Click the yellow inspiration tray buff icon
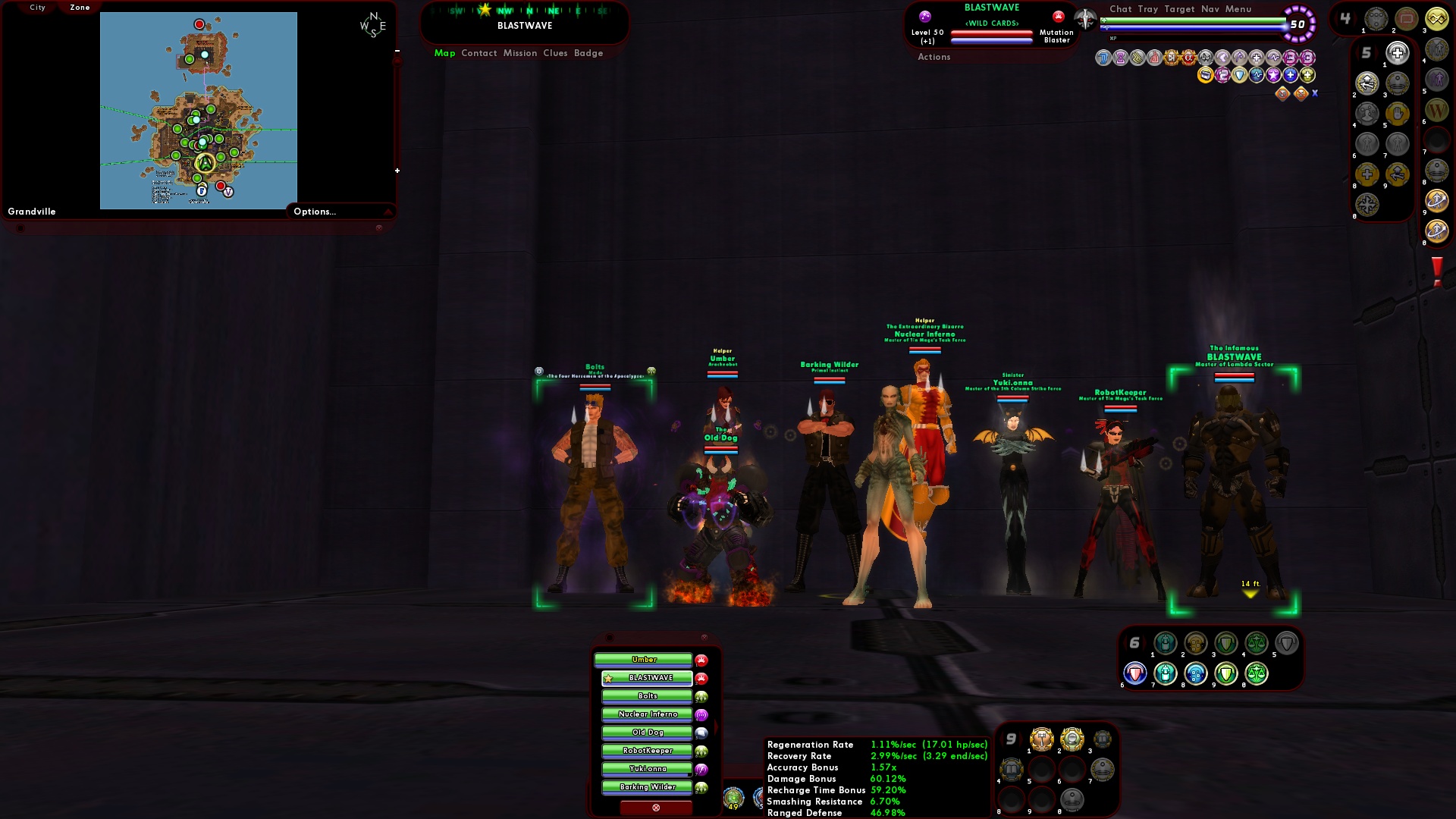The image size is (1456, 819). (1205, 75)
